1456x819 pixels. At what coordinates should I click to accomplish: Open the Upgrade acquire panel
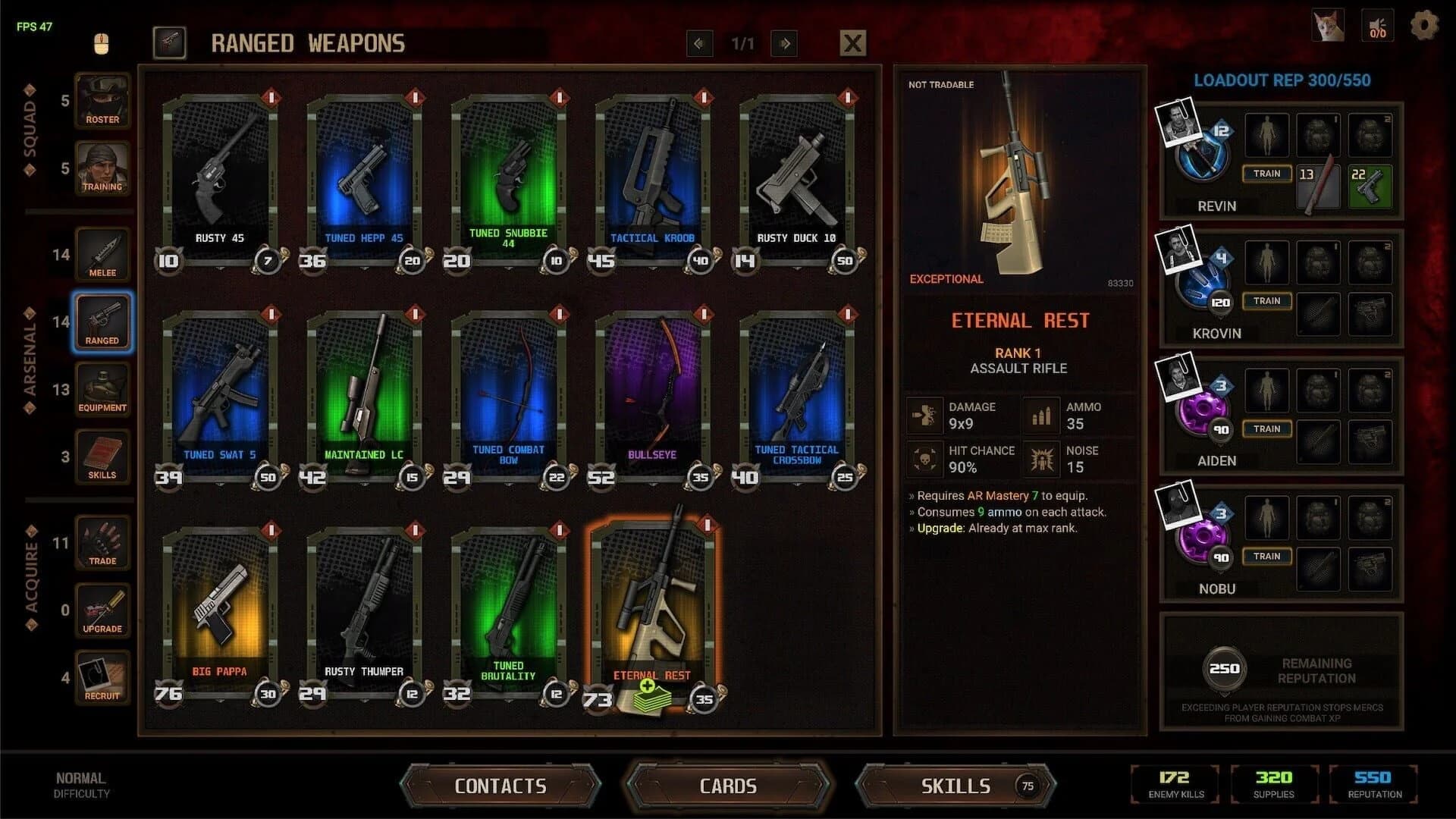[102, 608]
